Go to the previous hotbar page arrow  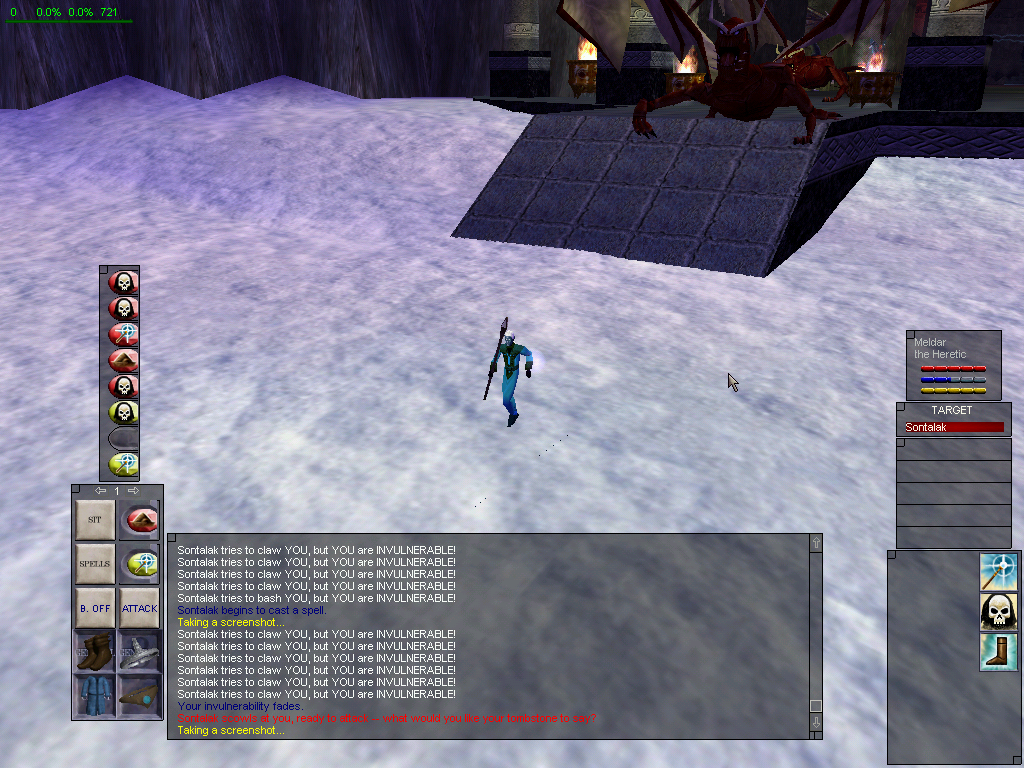tap(100, 491)
